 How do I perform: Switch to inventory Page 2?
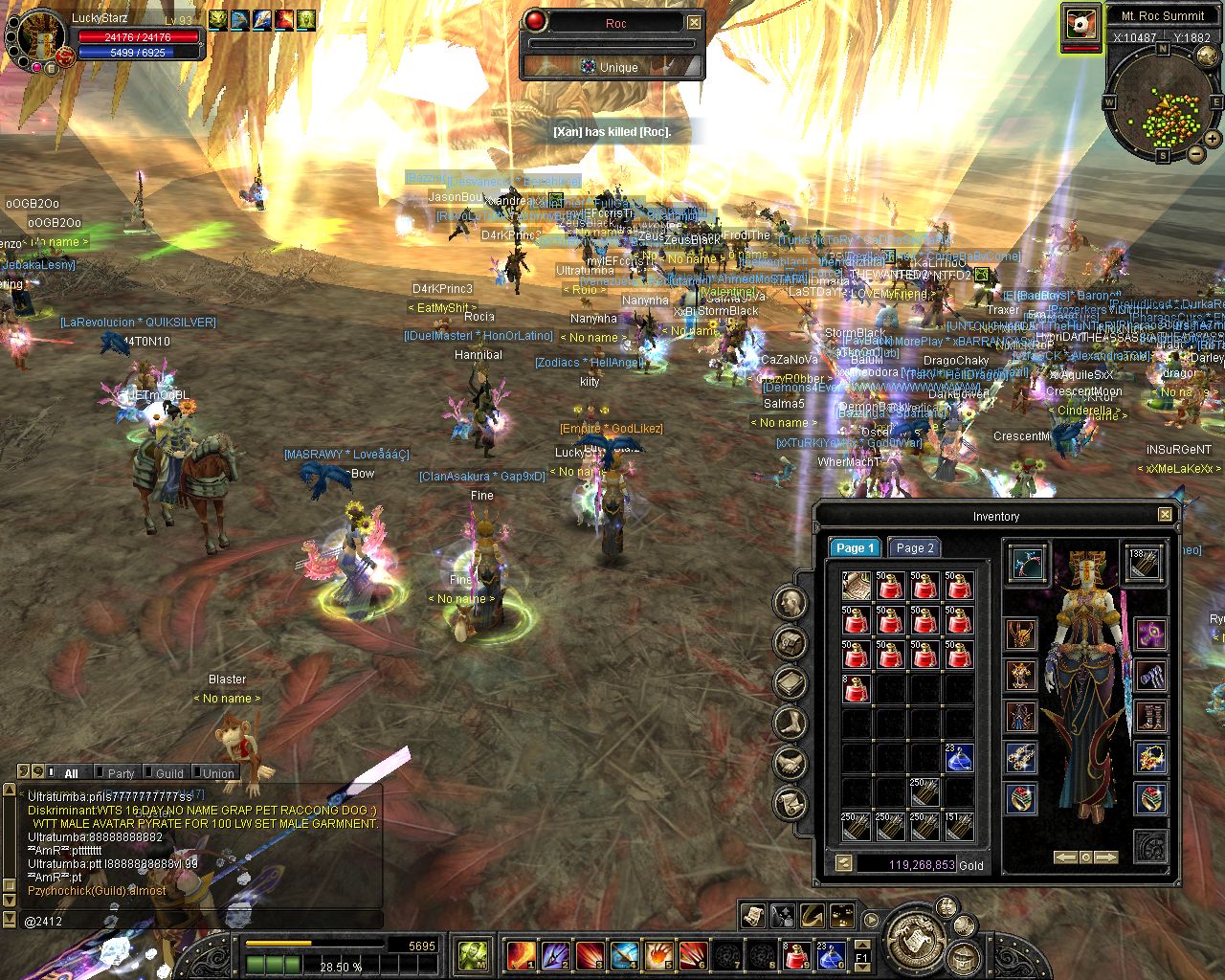[914, 548]
